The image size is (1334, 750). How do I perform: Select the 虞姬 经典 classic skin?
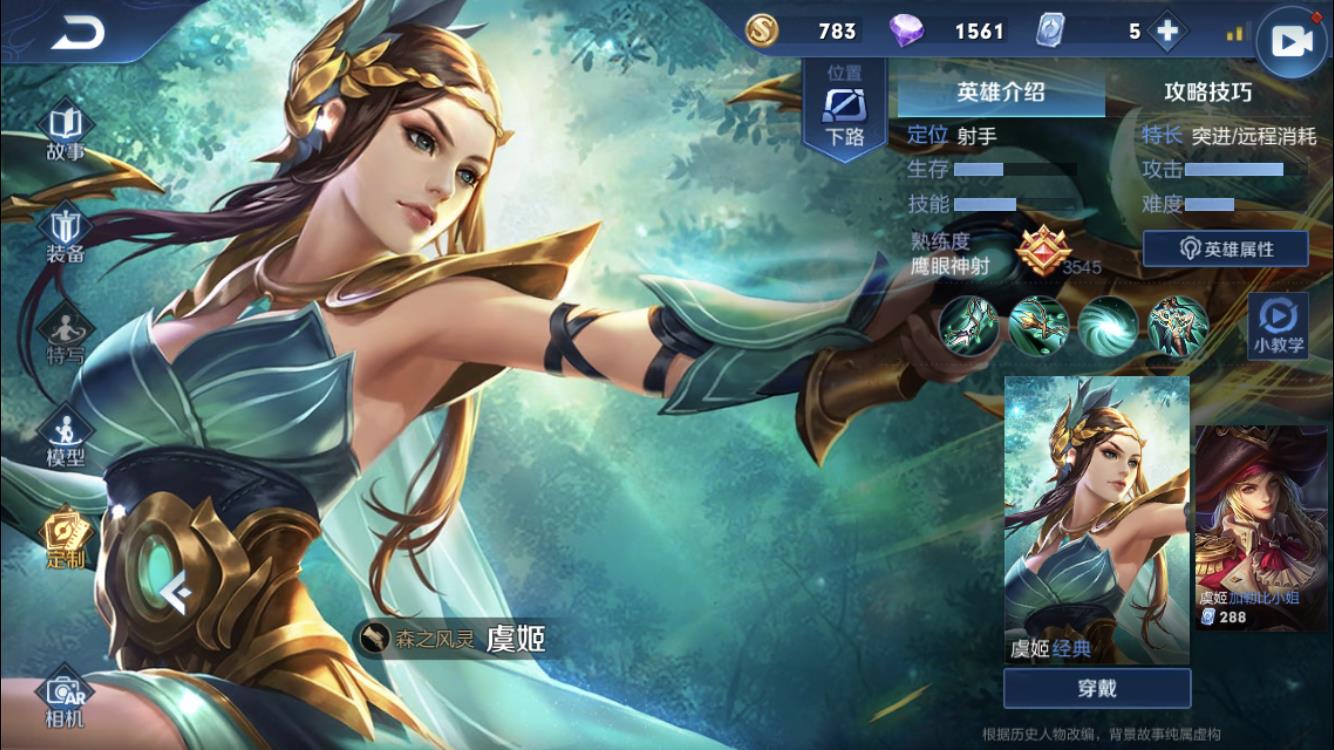tap(1096, 519)
